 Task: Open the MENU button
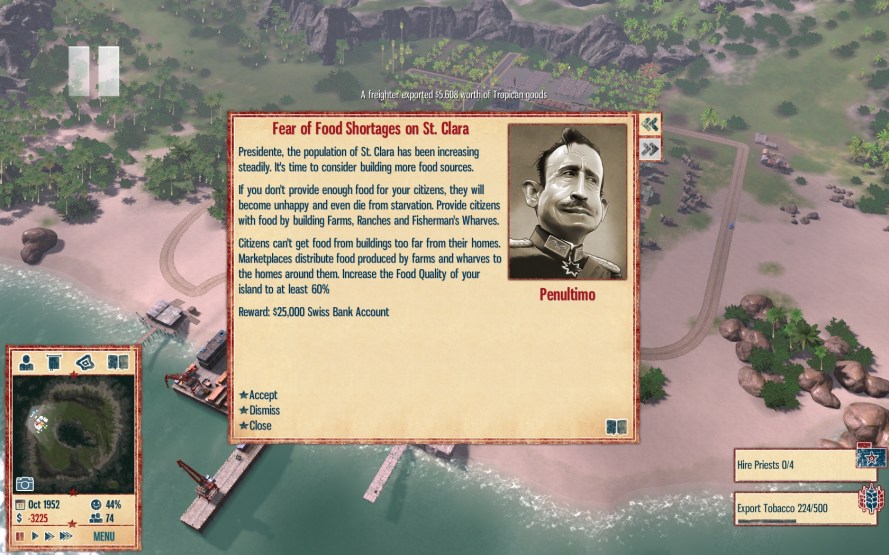tap(104, 537)
